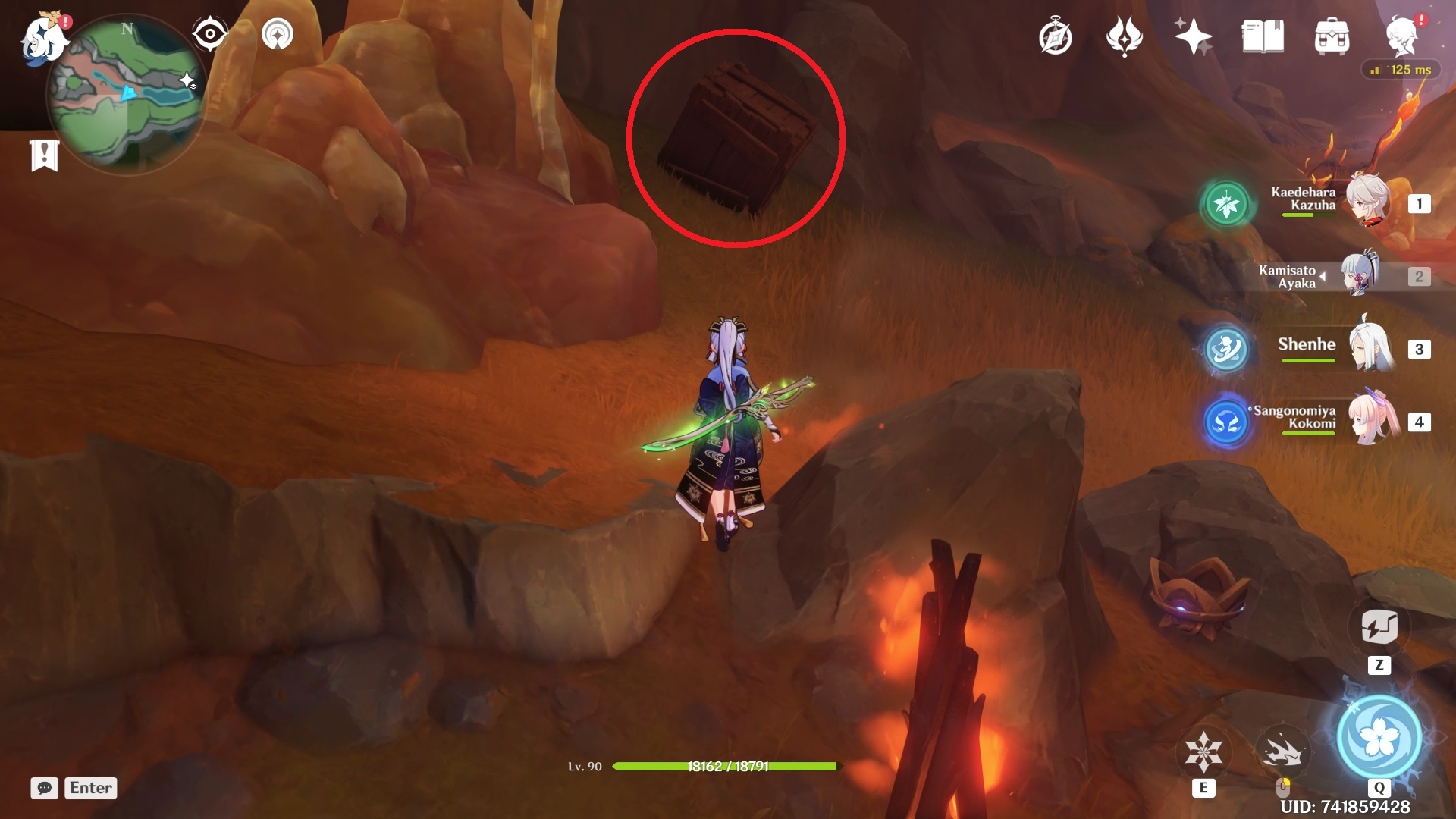
Task: Open the Paimon menu
Action: 42,38
